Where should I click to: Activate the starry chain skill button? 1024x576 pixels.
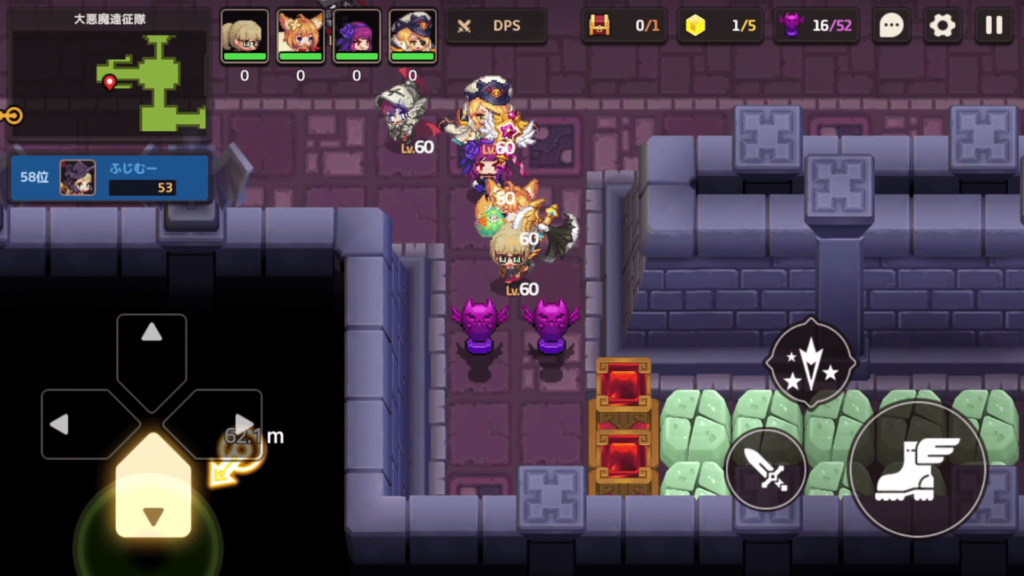click(x=810, y=361)
